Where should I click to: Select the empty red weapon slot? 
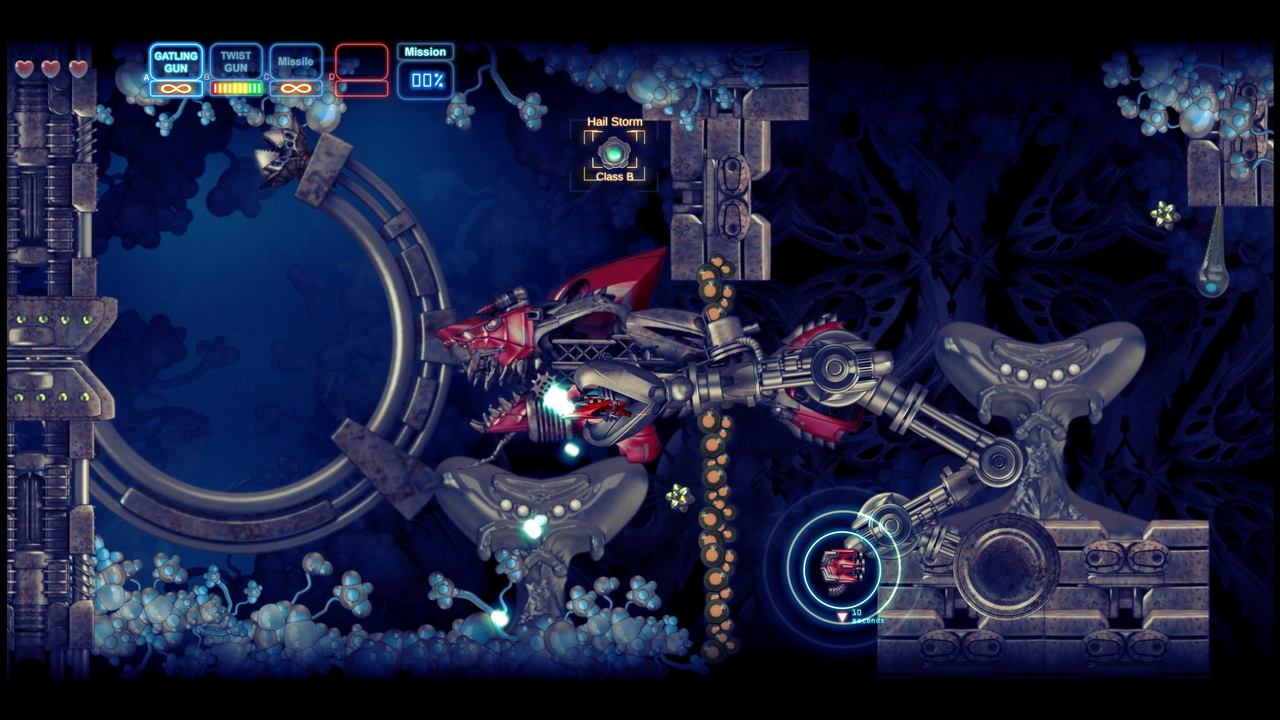click(x=361, y=62)
